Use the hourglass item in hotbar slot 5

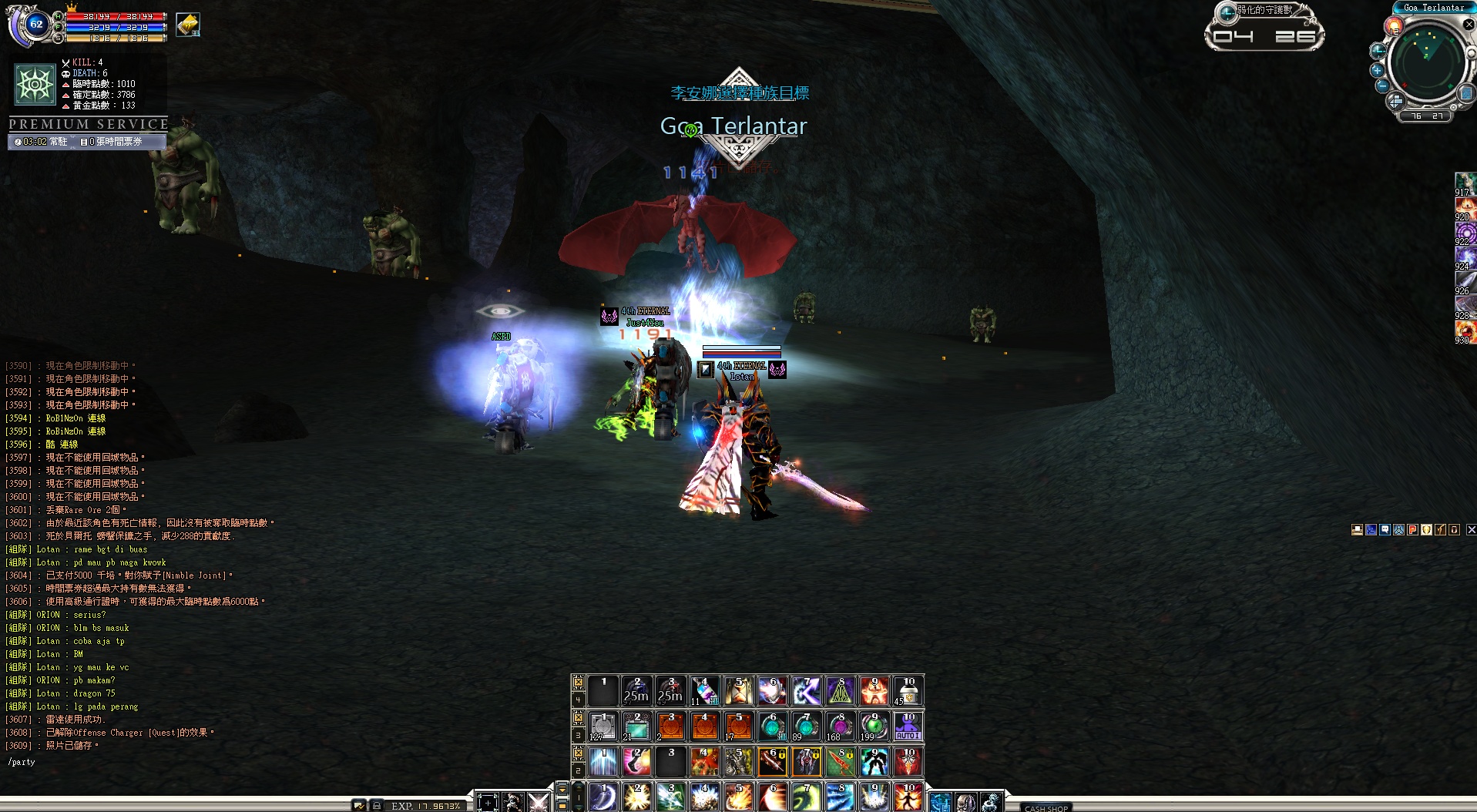[x=738, y=691]
